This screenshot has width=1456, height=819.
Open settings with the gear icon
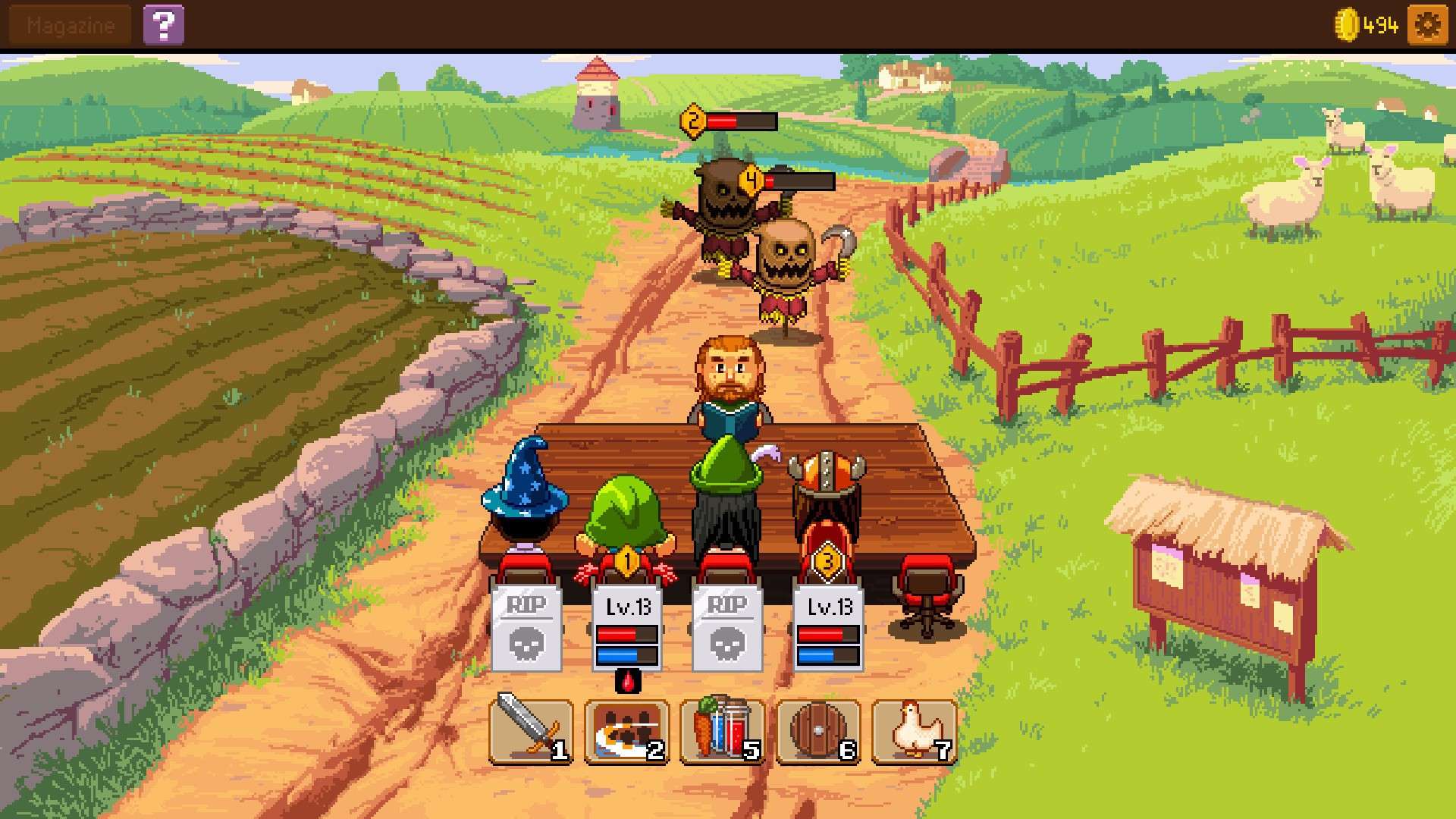pos(1426,25)
